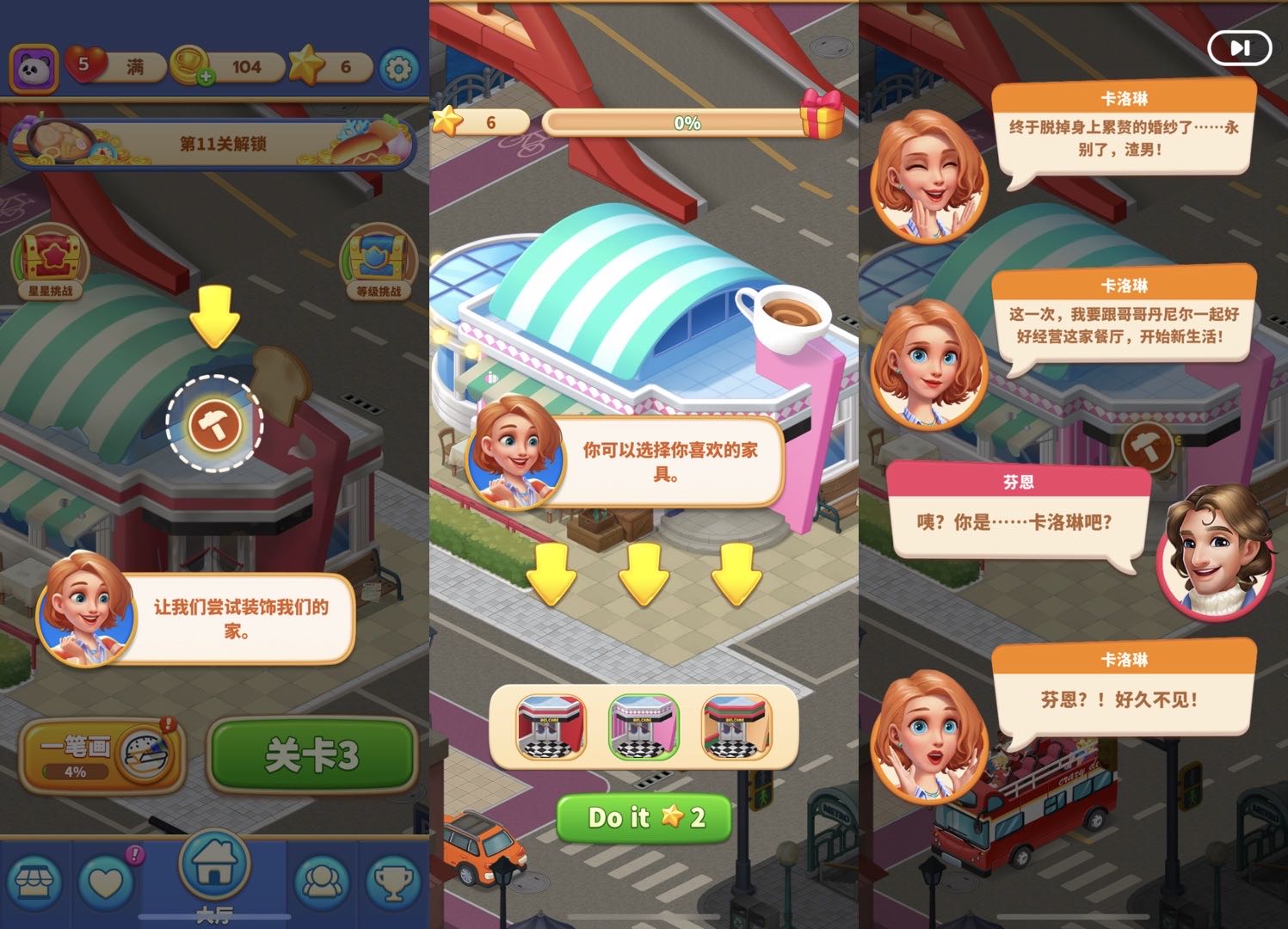Screen dimensions: 1288x929
Task: Tap the green Do it button
Action: coord(643,819)
